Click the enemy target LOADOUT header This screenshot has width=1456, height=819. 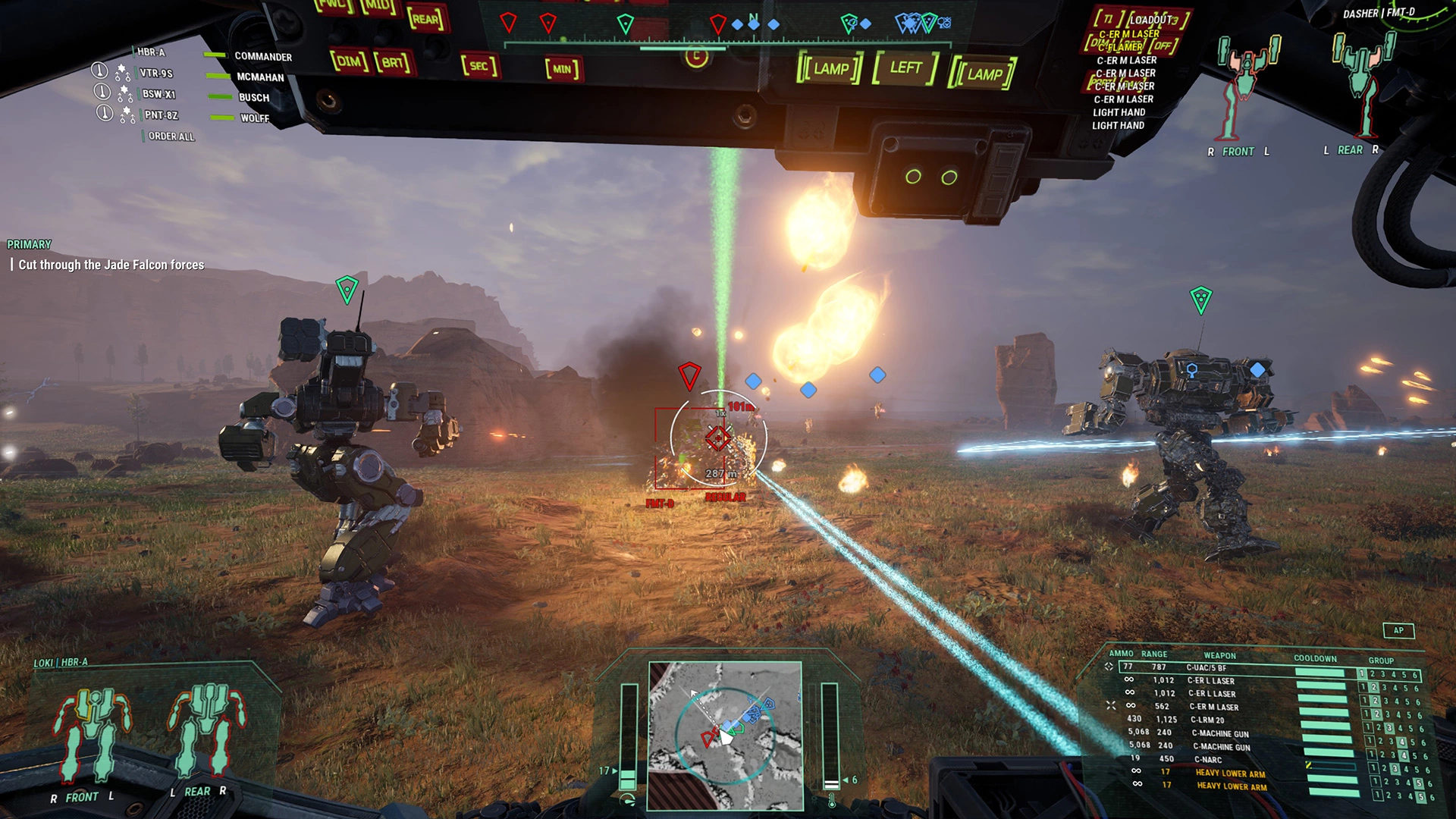1151,20
